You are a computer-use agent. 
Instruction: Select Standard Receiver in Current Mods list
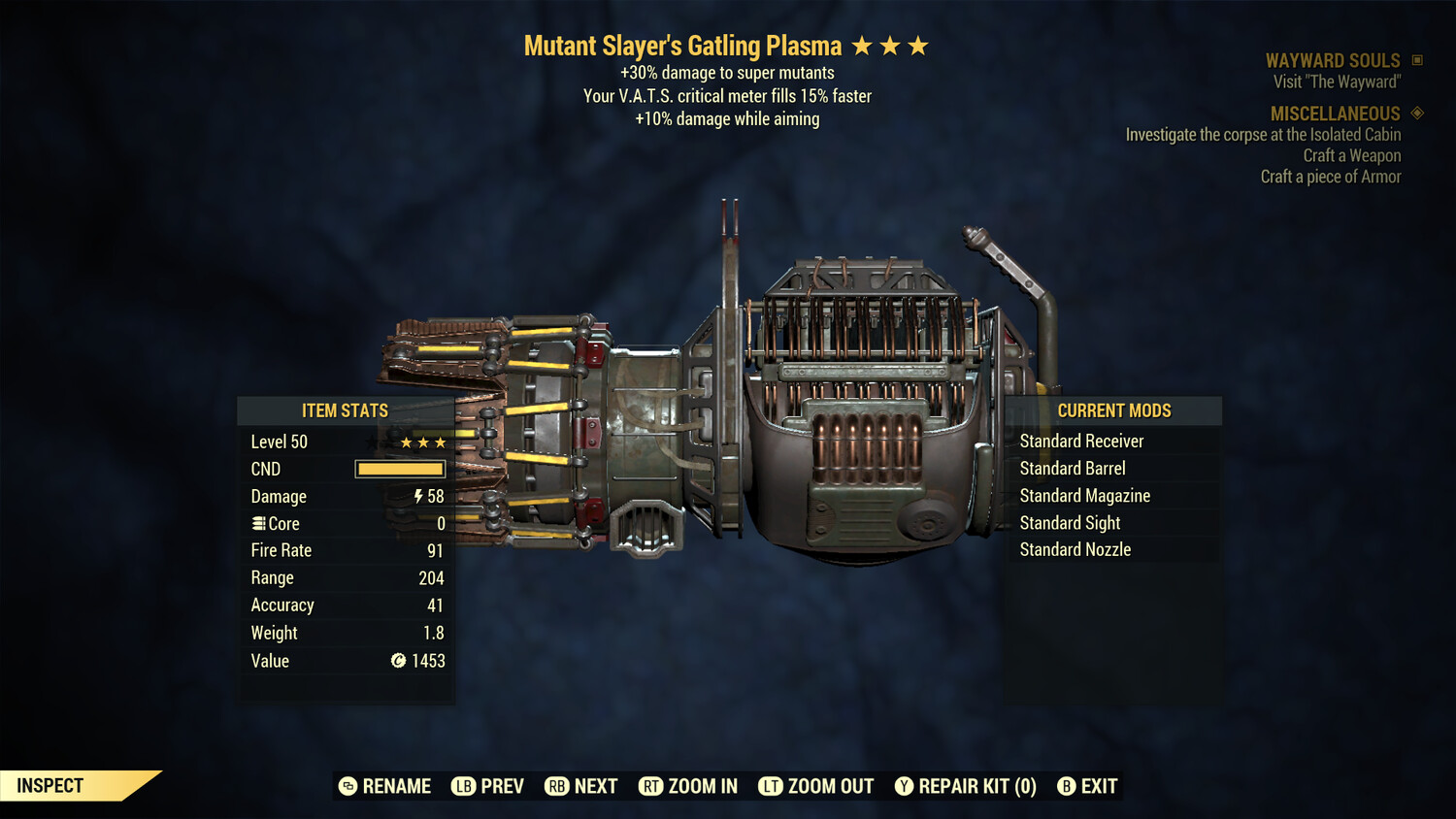tap(1081, 441)
